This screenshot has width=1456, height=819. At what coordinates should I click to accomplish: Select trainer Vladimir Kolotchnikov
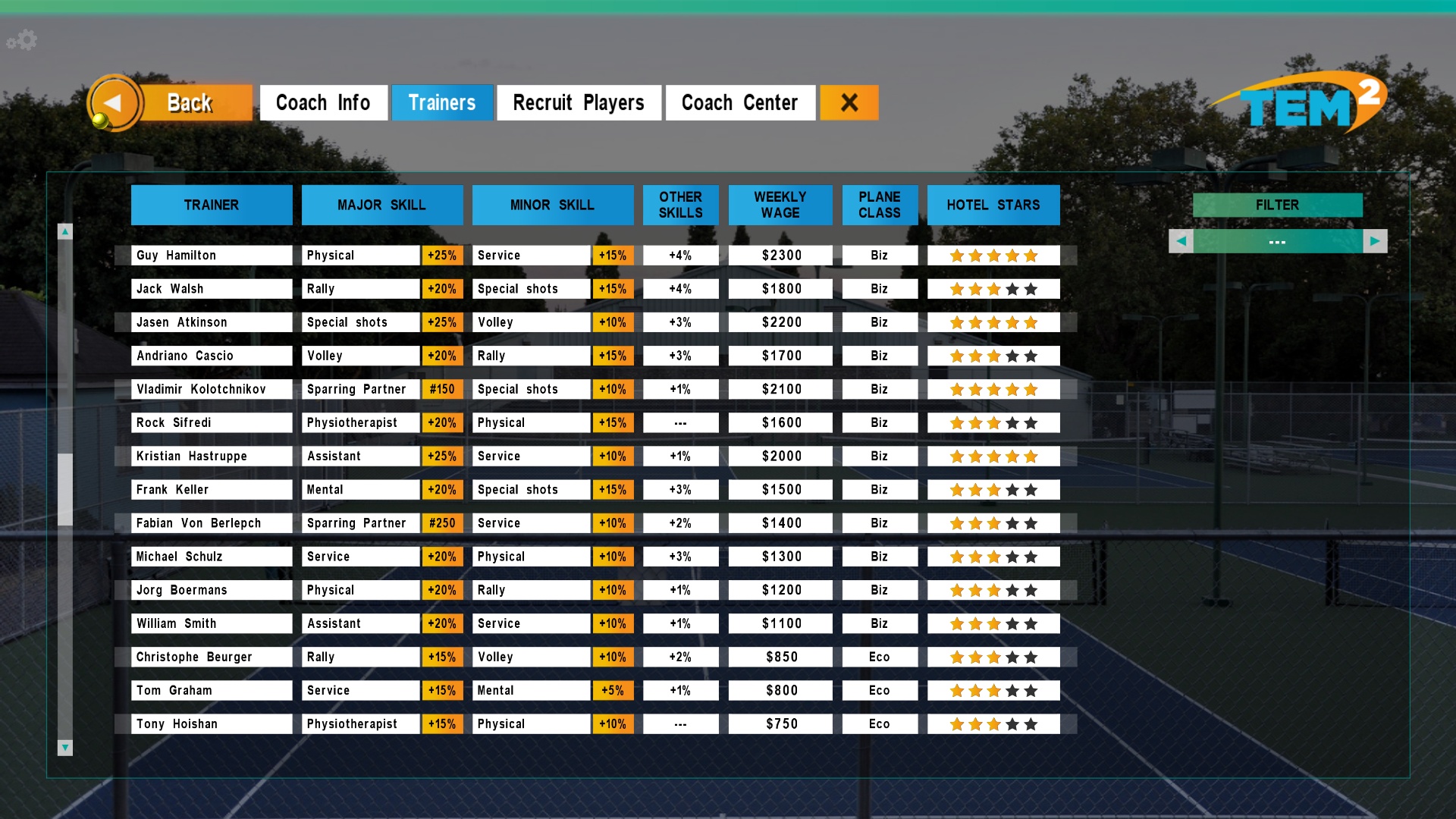(211, 389)
